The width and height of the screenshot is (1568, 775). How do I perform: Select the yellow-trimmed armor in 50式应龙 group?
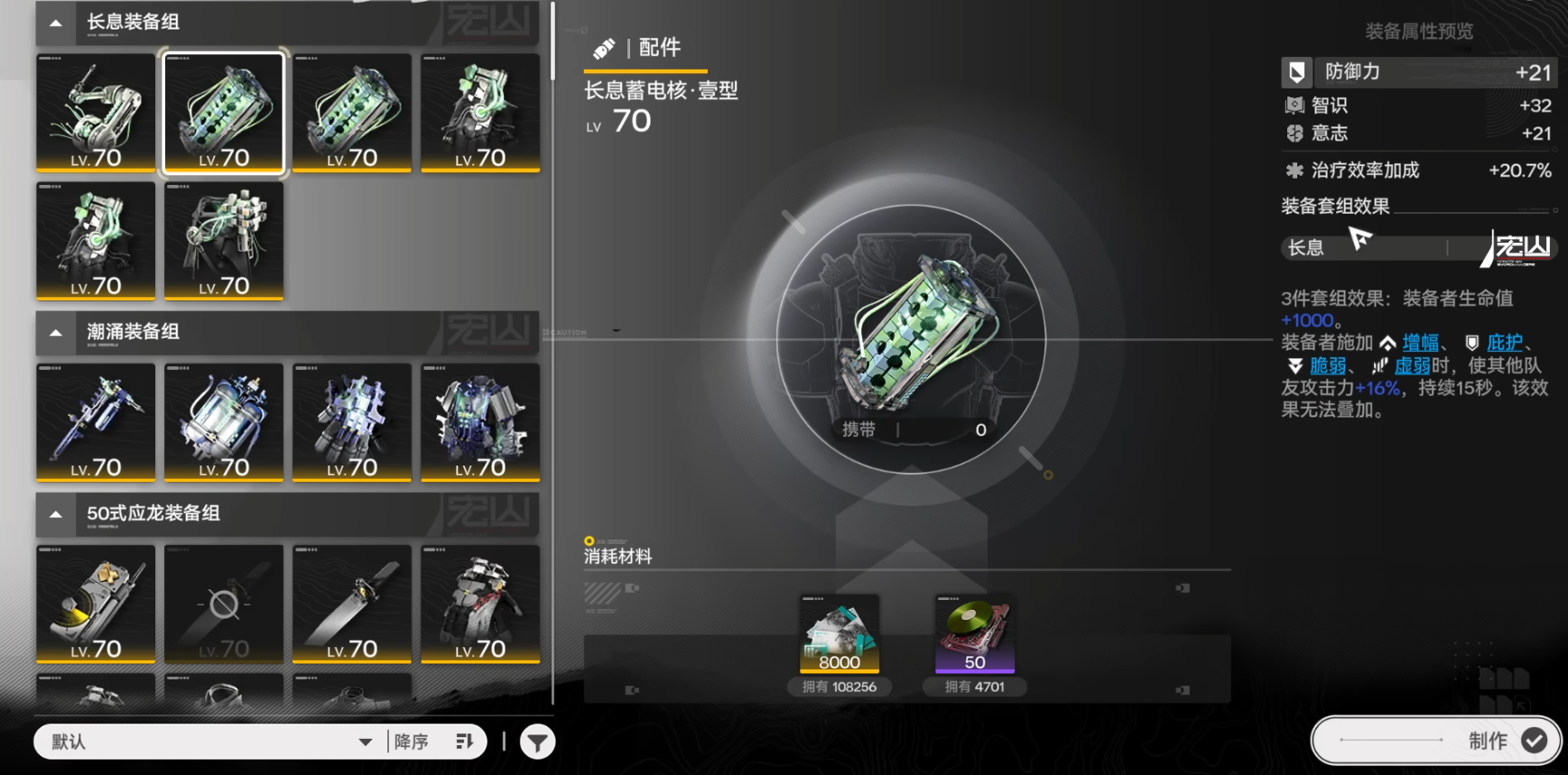[x=96, y=604]
